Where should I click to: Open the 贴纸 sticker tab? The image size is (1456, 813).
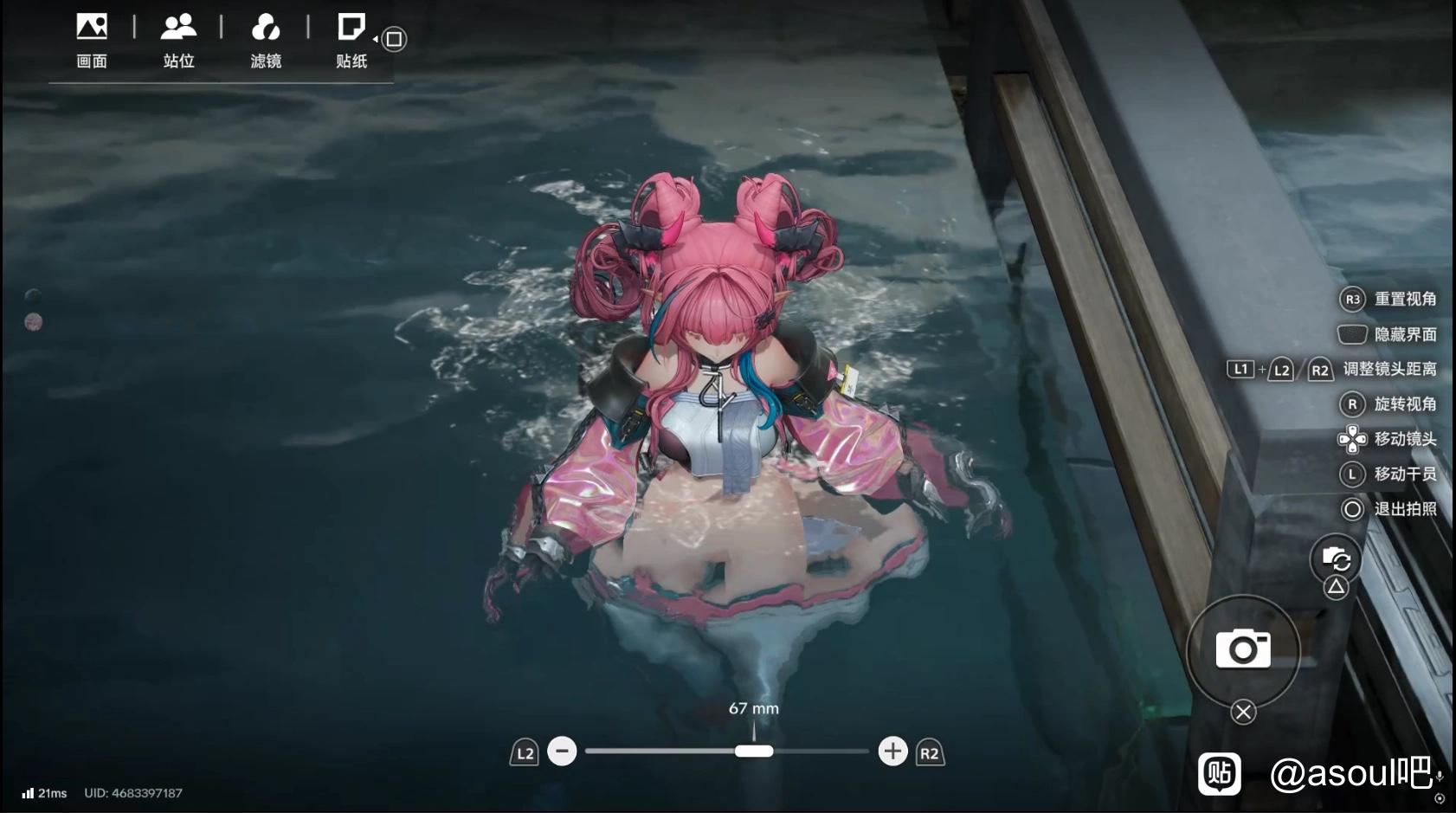point(351,41)
